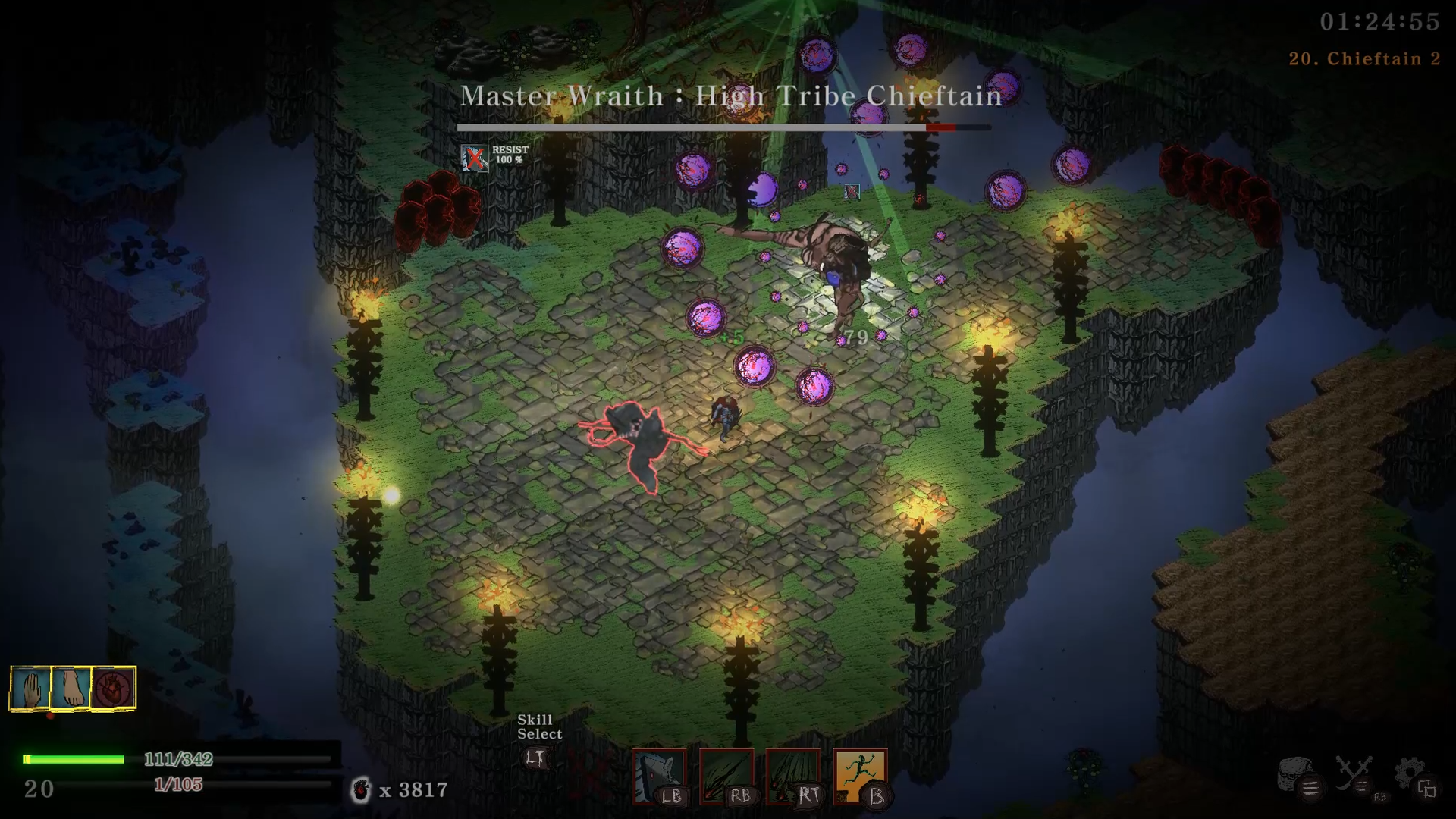
Task: Select the hand body part slot
Action: [31, 688]
